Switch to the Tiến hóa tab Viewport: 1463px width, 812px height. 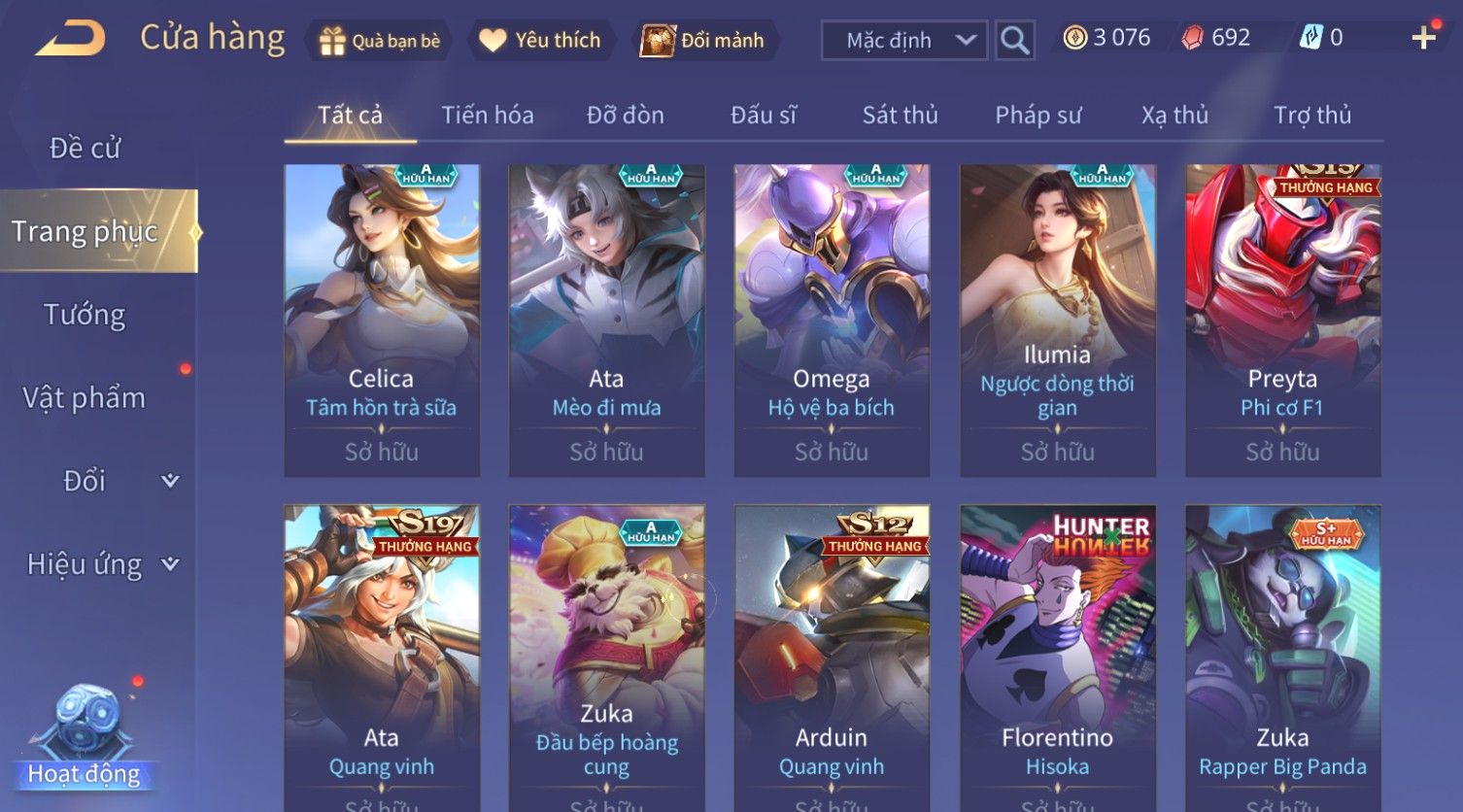coord(488,116)
